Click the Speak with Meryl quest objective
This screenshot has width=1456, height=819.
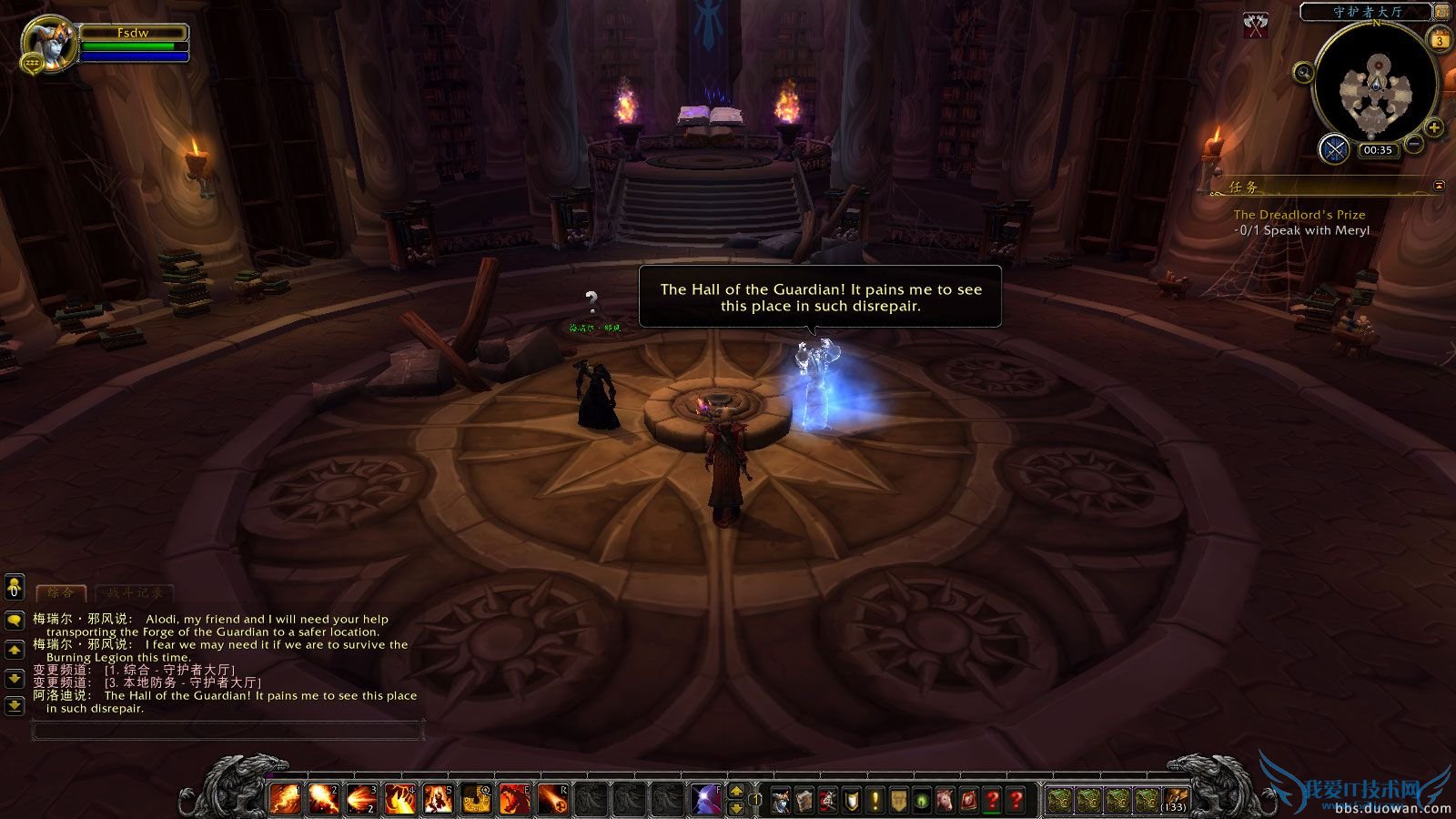point(1303,230)
